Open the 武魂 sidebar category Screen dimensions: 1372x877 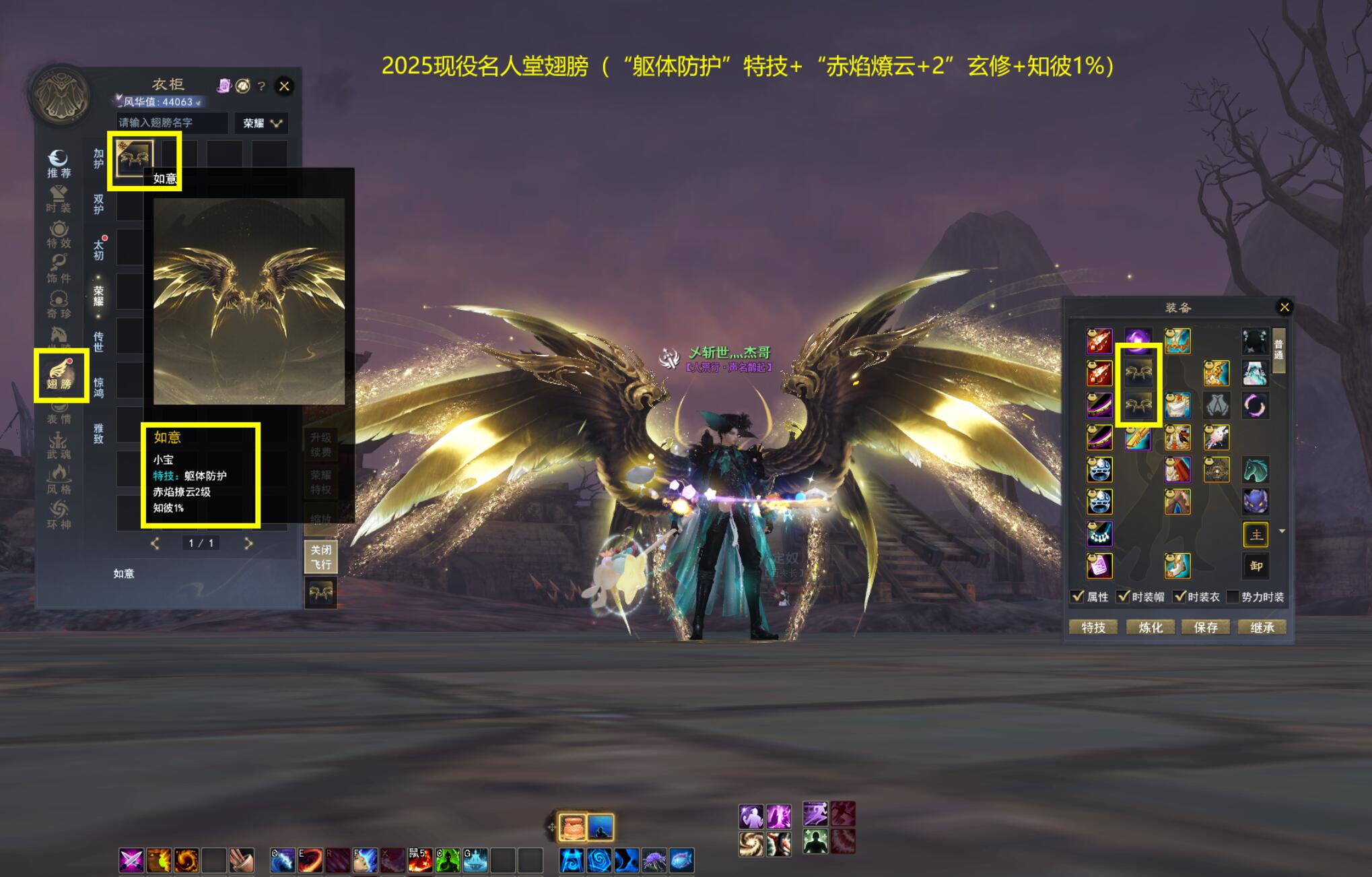point(59,446)
